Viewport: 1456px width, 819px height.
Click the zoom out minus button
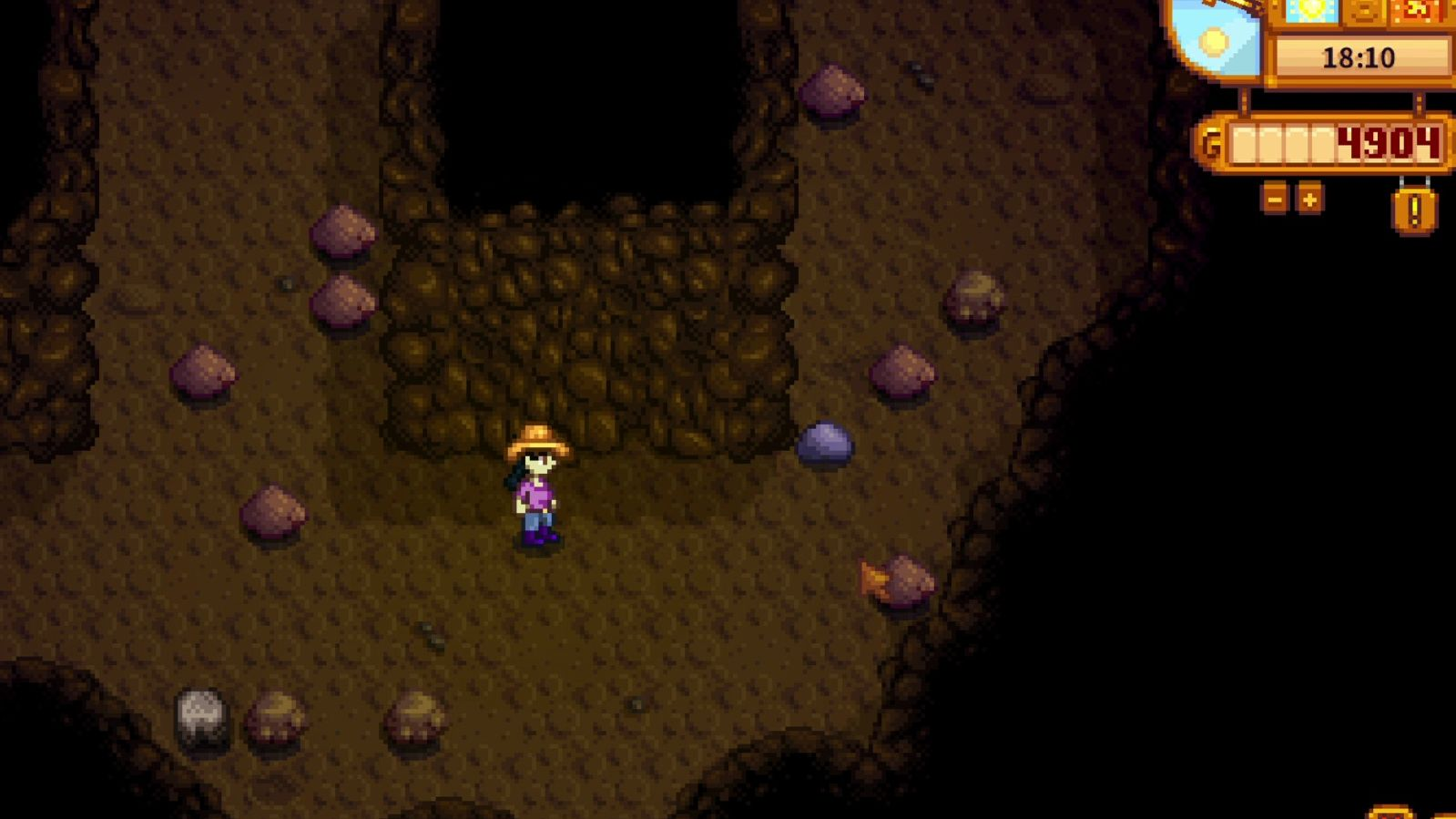pos(1275,199)
